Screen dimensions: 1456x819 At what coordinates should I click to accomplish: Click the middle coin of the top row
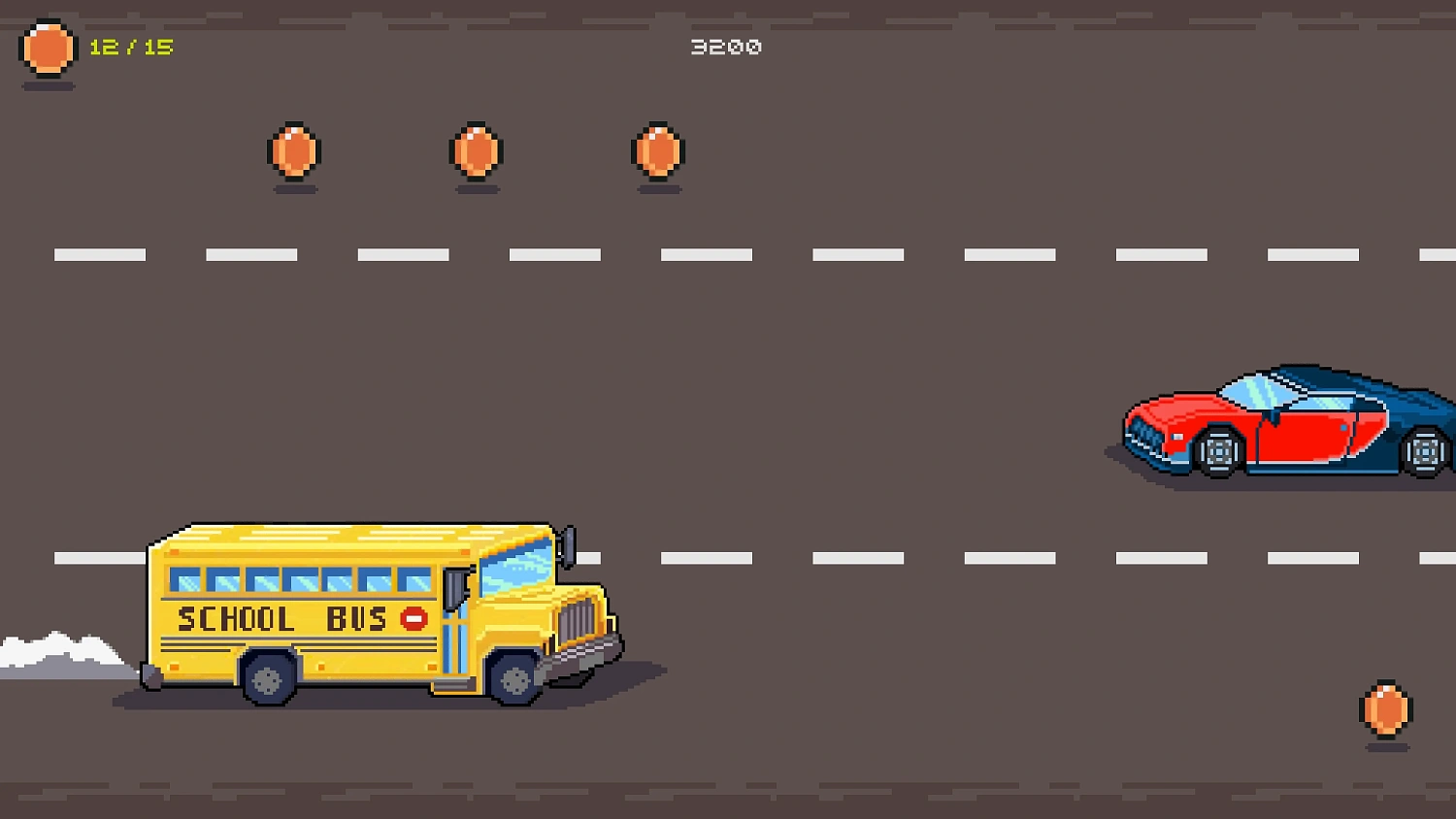point(477,152)
